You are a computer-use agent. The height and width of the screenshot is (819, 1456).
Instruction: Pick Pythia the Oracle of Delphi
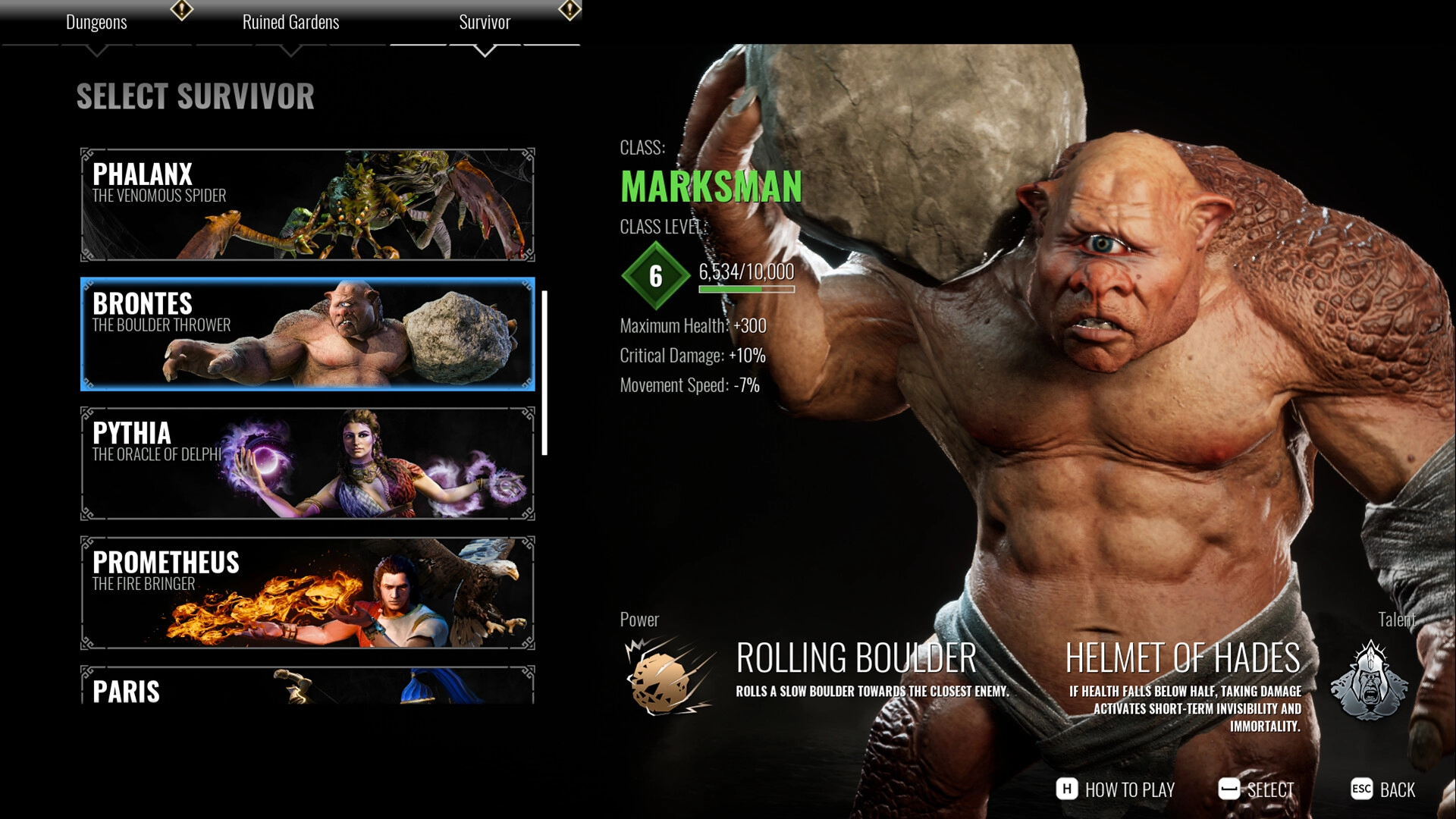tap(307, 463)
